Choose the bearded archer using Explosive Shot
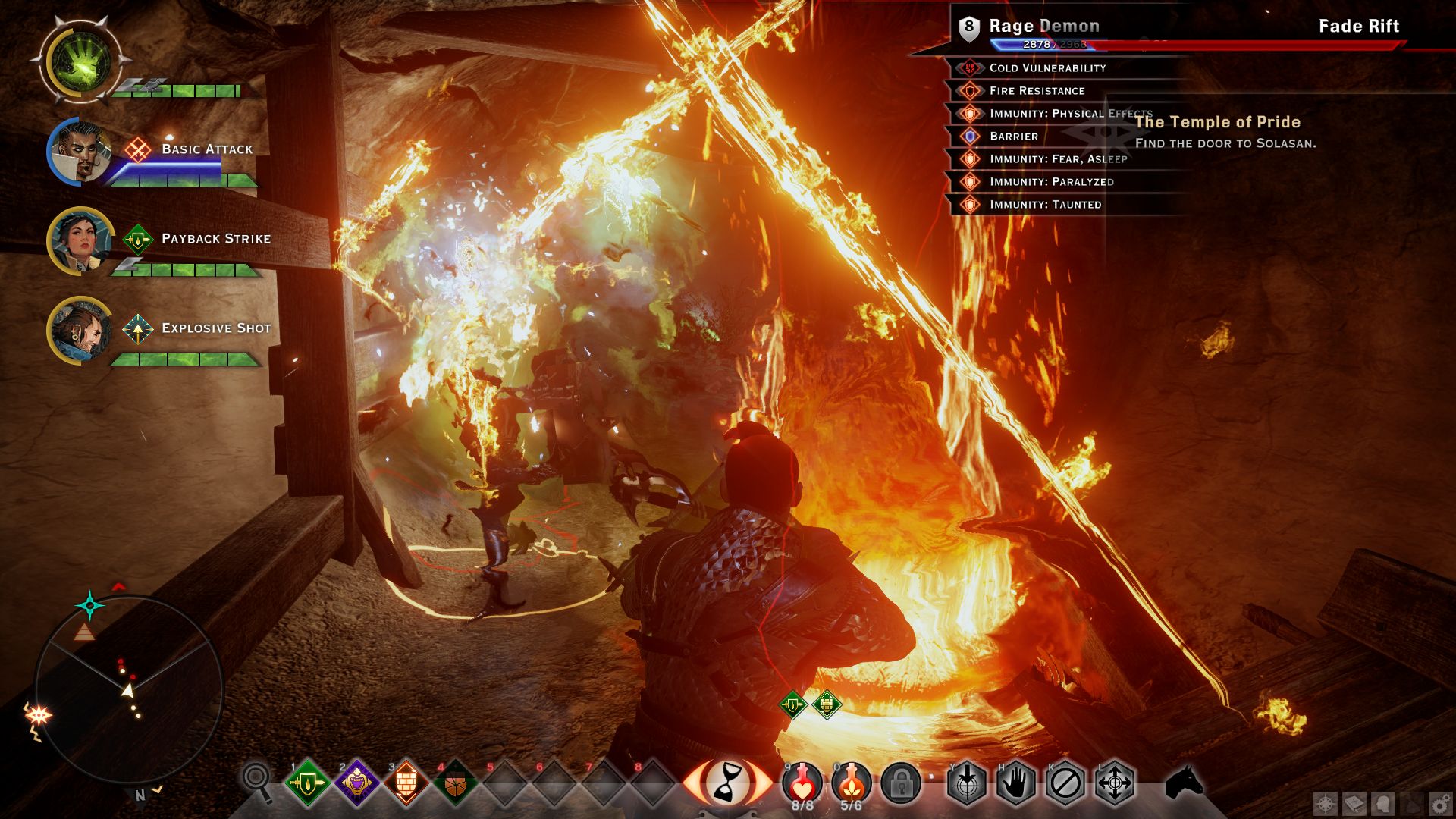Viewport: 1456px width, 819px height. tap(80, 331)
